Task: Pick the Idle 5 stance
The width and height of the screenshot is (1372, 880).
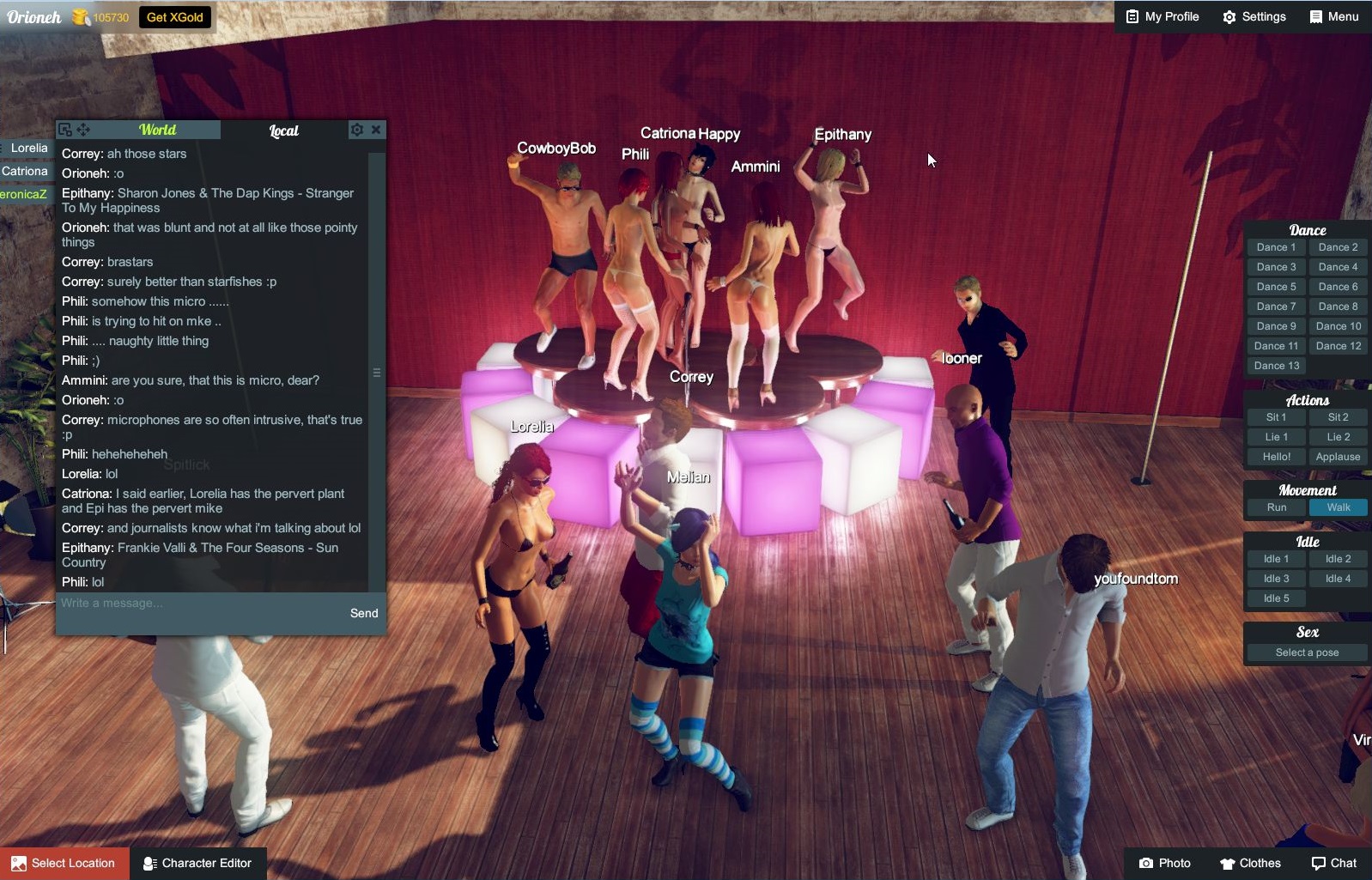Action: [1276, 598]
